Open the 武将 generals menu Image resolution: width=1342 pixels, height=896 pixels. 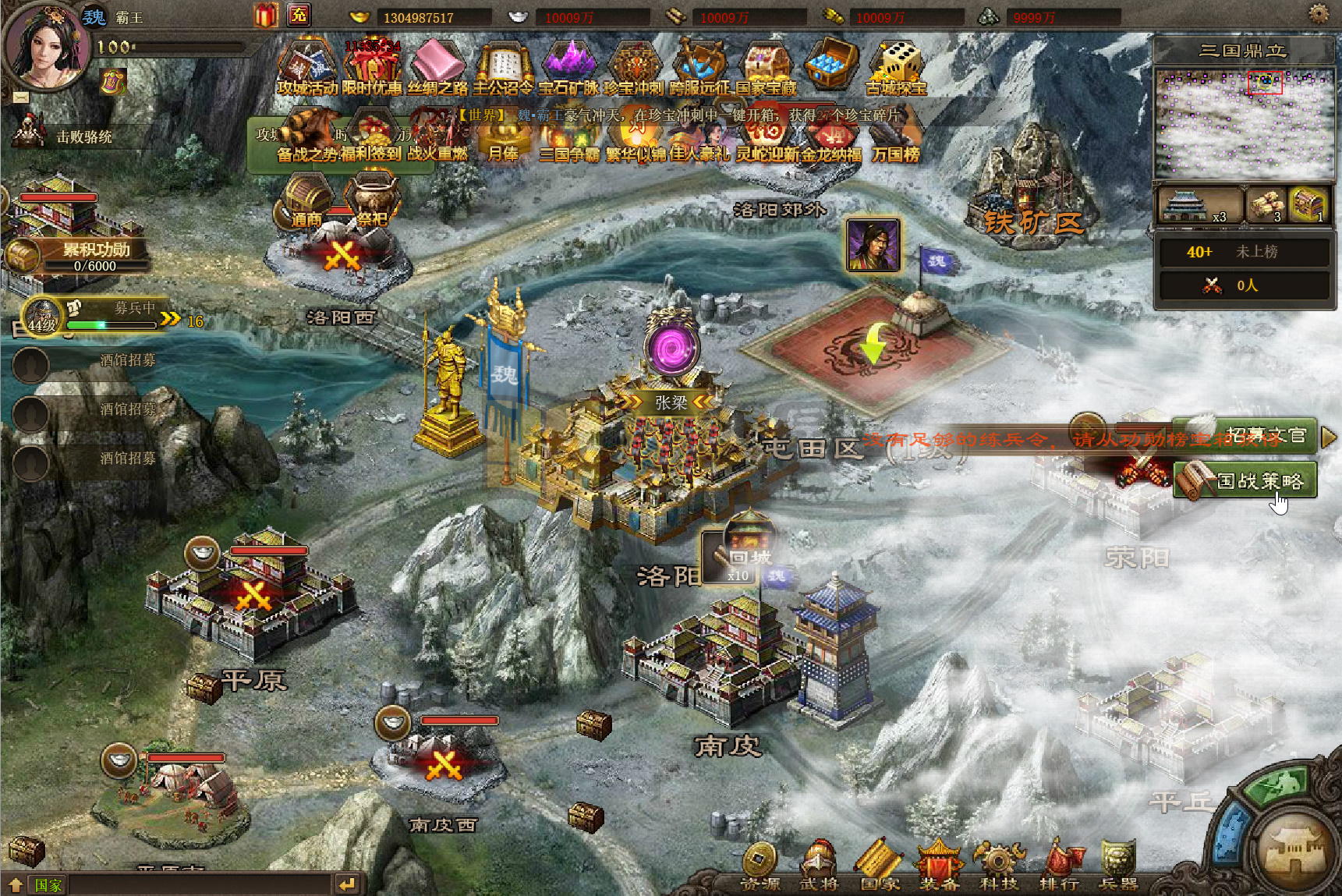[819, 868]
